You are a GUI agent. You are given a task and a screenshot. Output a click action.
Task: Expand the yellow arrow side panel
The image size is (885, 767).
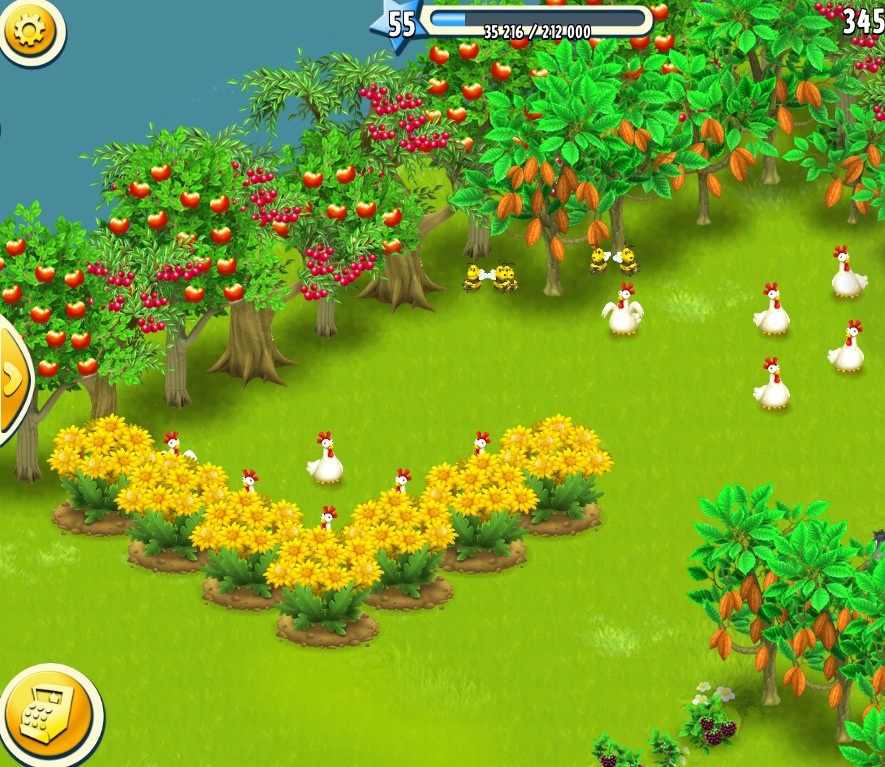tap(12, 379)
